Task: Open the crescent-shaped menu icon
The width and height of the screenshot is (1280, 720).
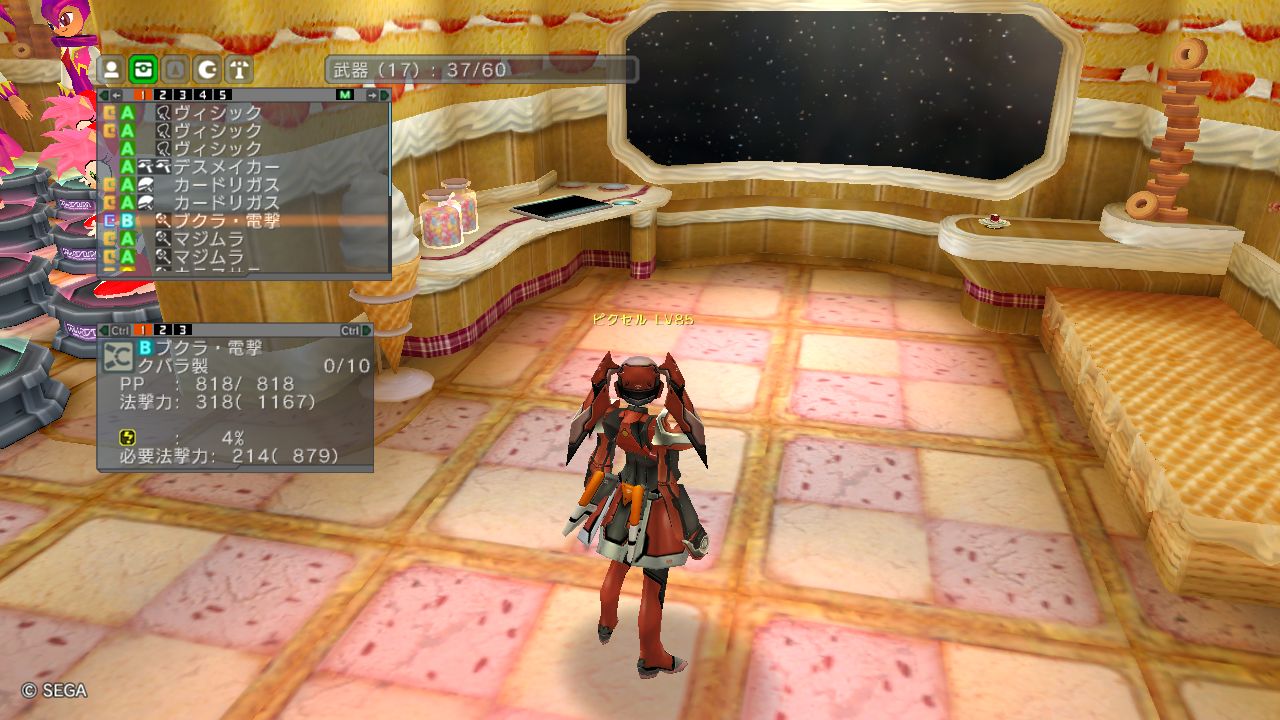Action: pyautogui.click(x=207, y=70)
